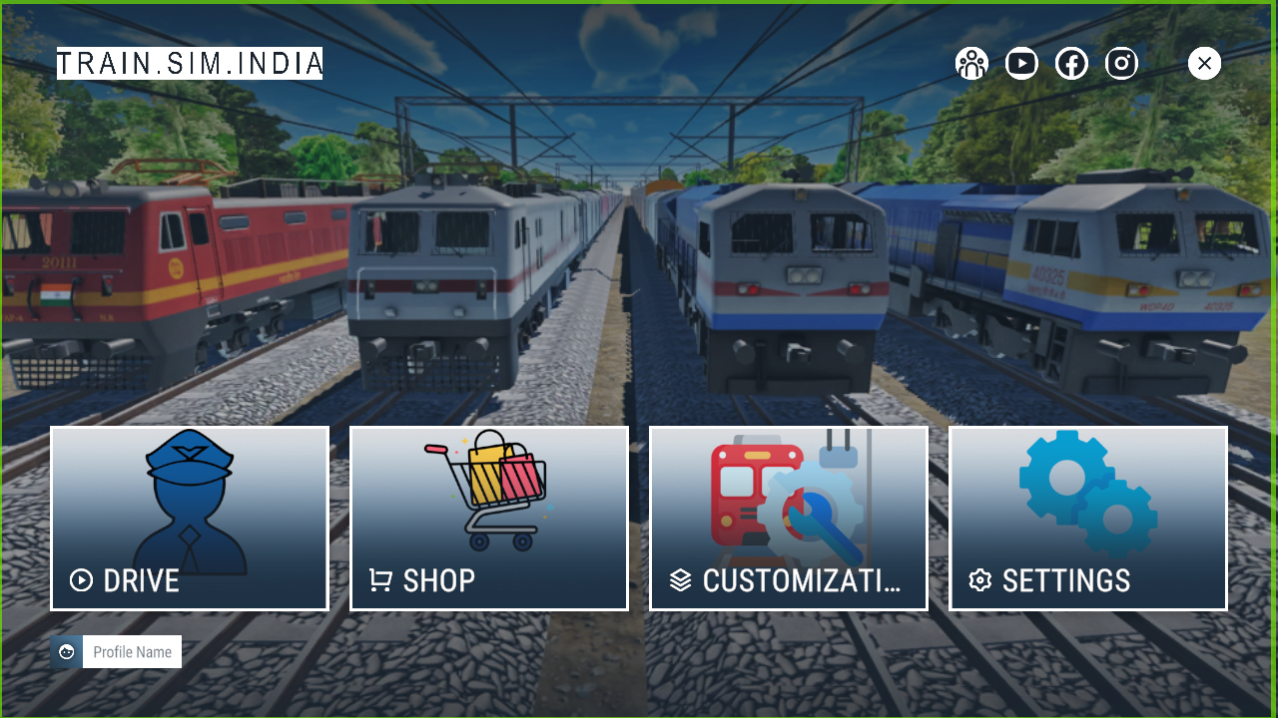Open the Customization tile

click(x=788, y=518)
